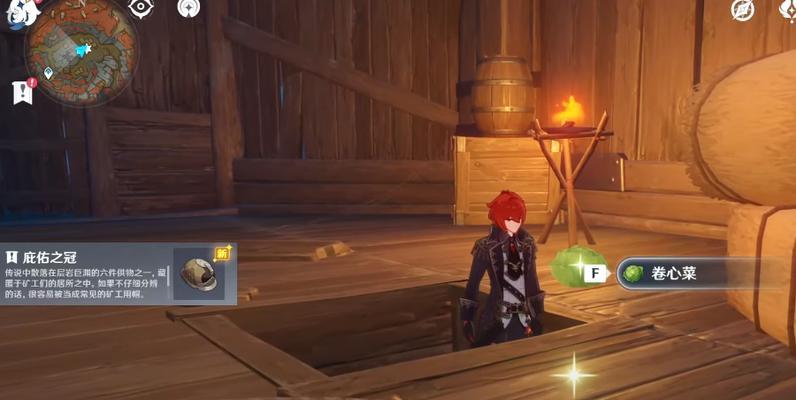Select the helmet thumbnail marked 新
The height and width of the screenshot is (400, 796).
200,273
